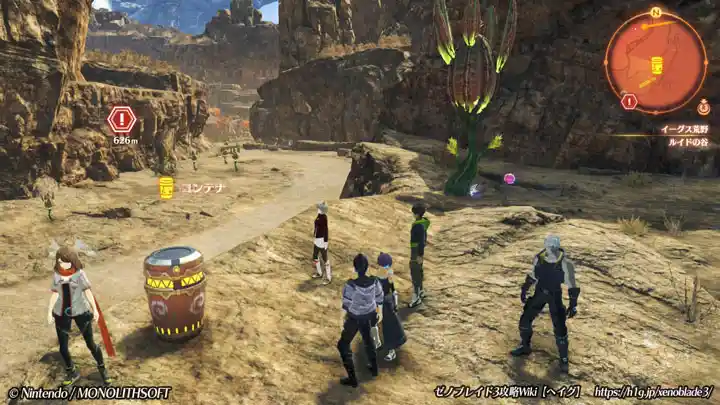Click the small round icon beside the minimap
The image size is (720, 405).
(x=704, y=107)
